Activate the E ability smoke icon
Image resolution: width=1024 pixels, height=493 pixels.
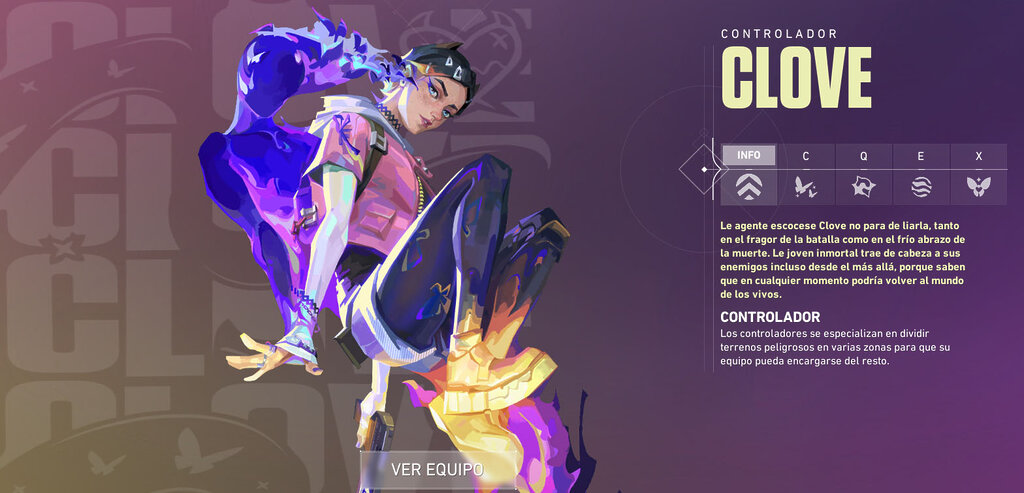click(x=920, y=186)
